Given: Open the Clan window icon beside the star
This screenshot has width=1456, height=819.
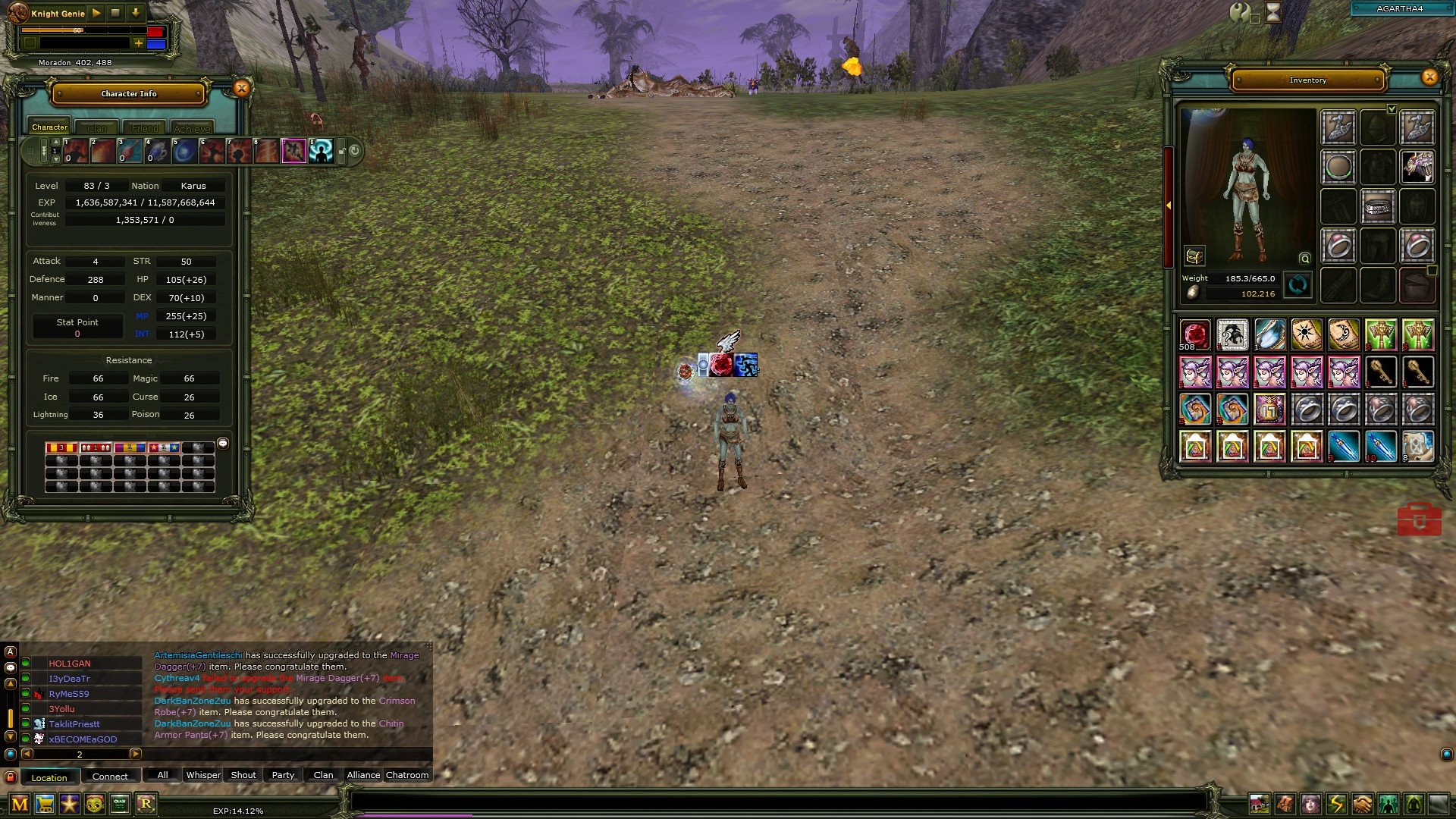Looking at the screenshot, I should [x=118, y=803].
